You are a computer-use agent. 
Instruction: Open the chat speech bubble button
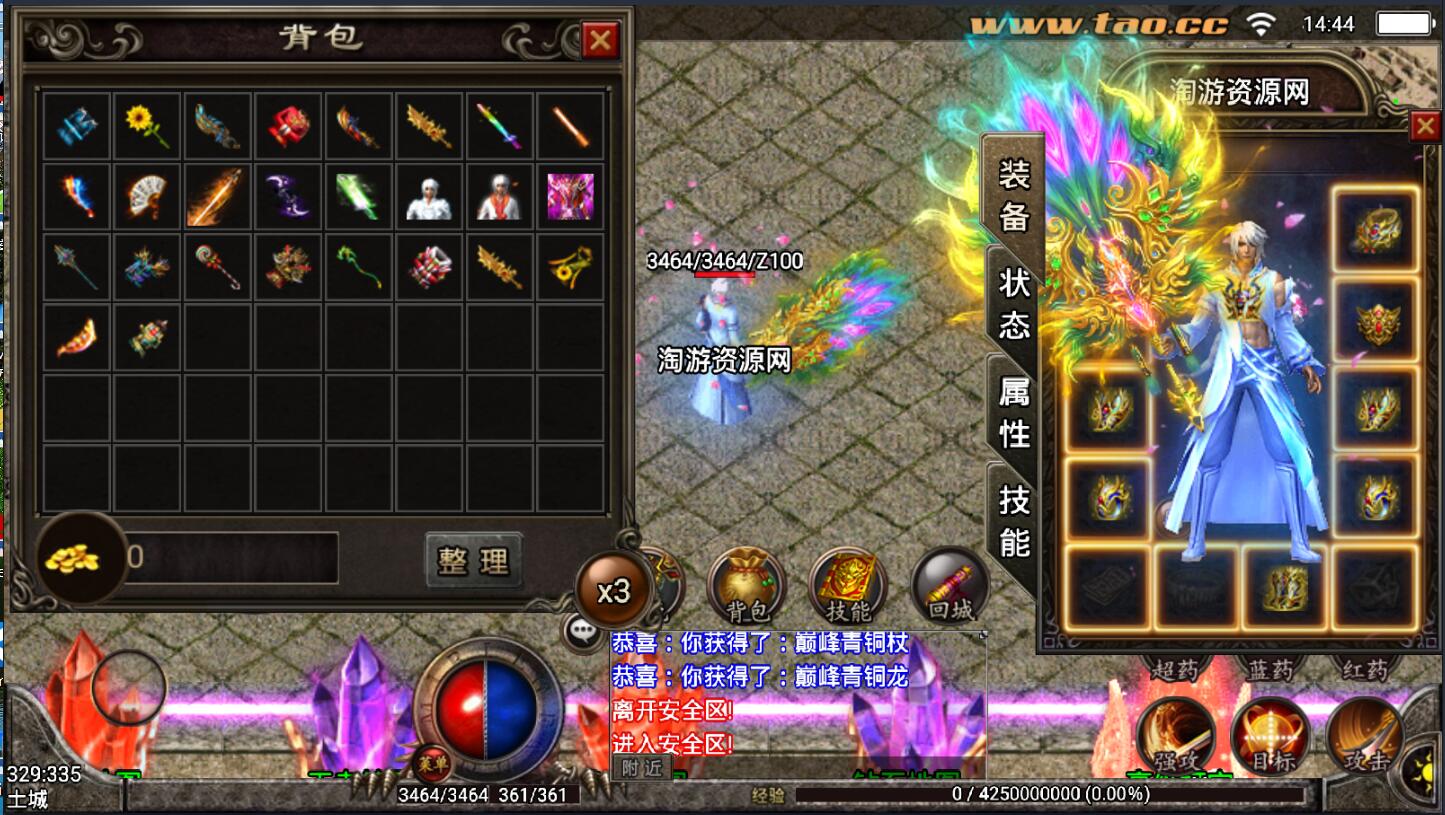[581, 631]
